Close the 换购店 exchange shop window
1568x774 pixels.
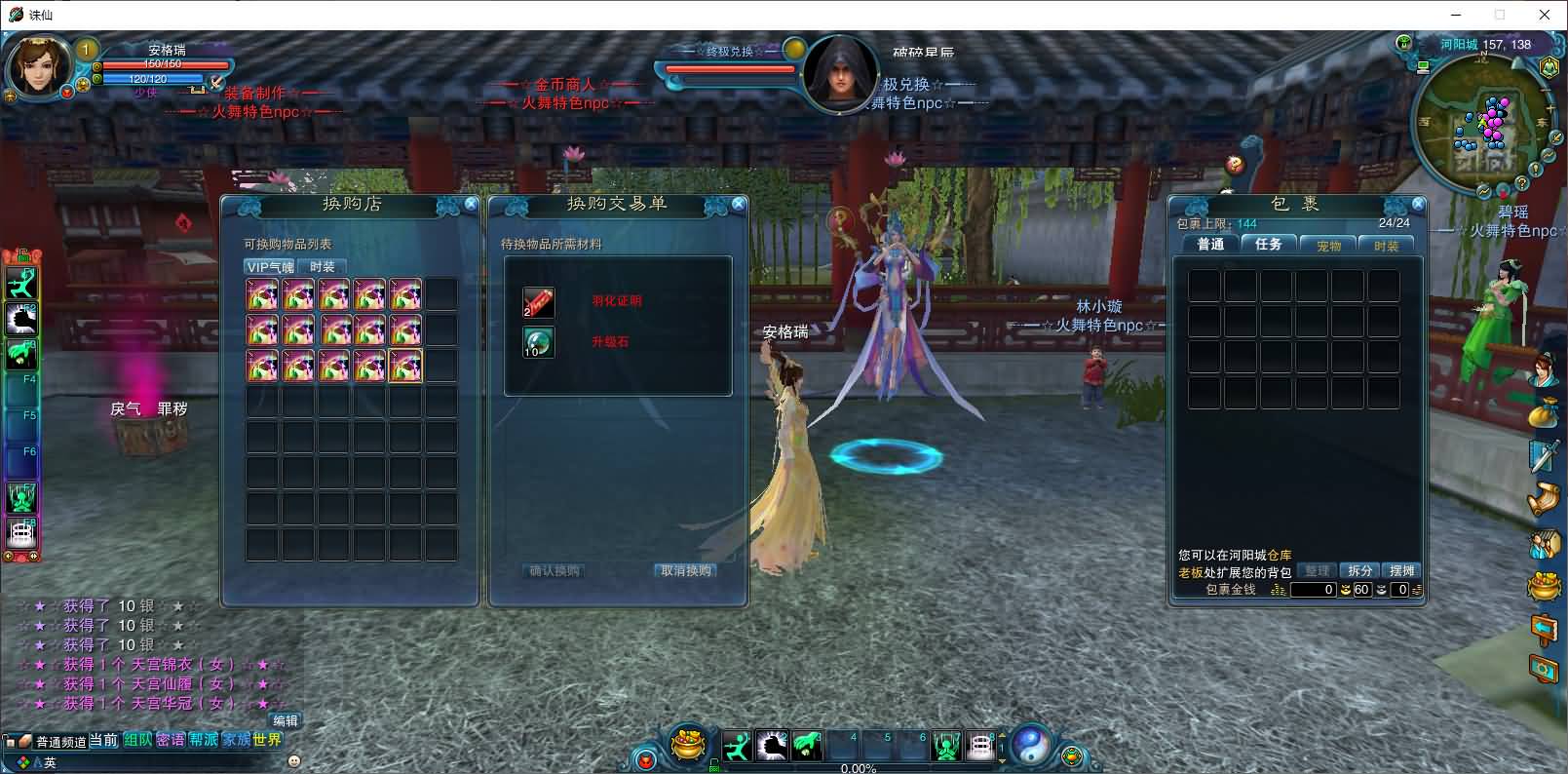tap(472, 204)
